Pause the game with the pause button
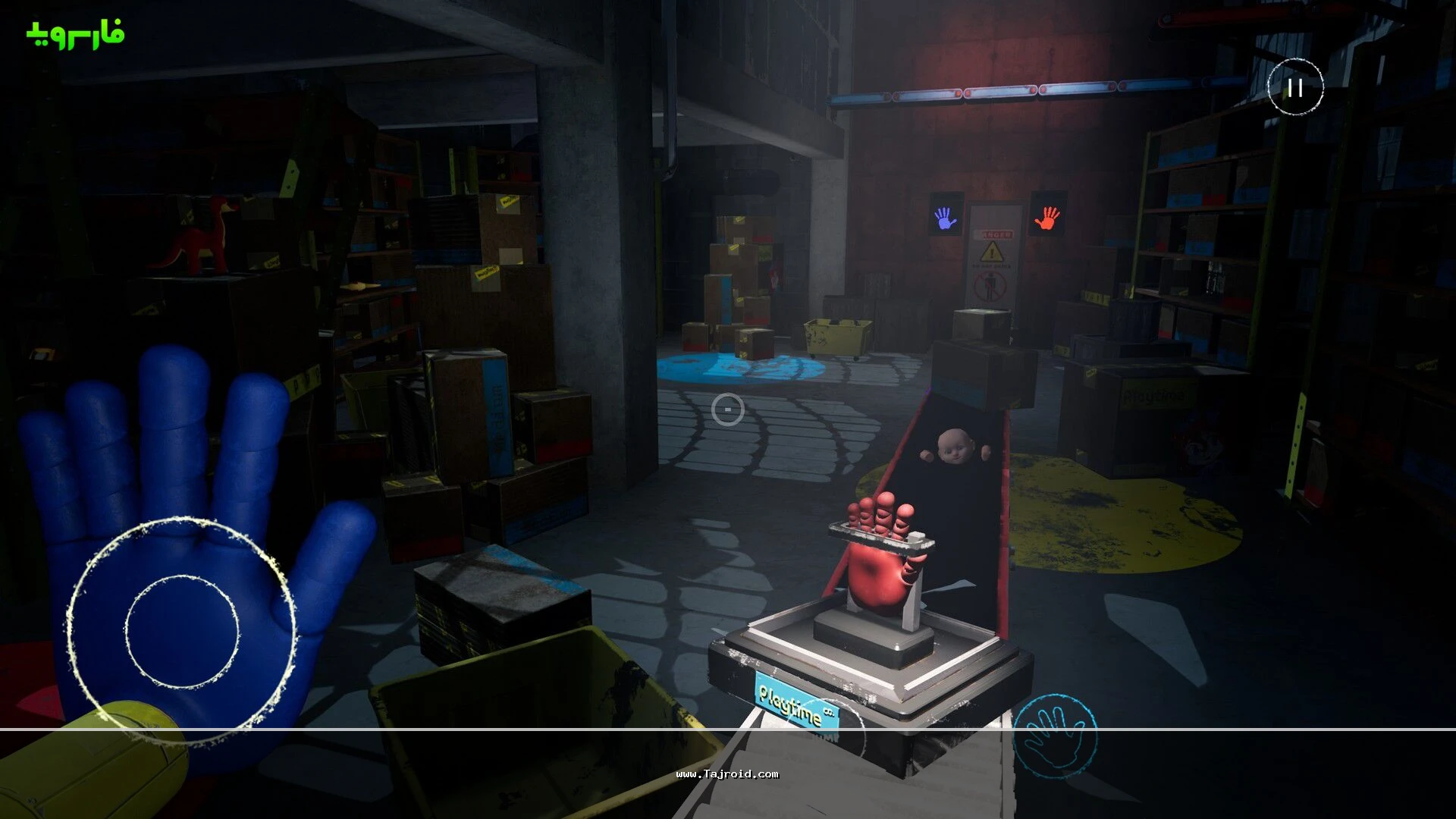The image size is (1456, 819). click(1295, 87)
